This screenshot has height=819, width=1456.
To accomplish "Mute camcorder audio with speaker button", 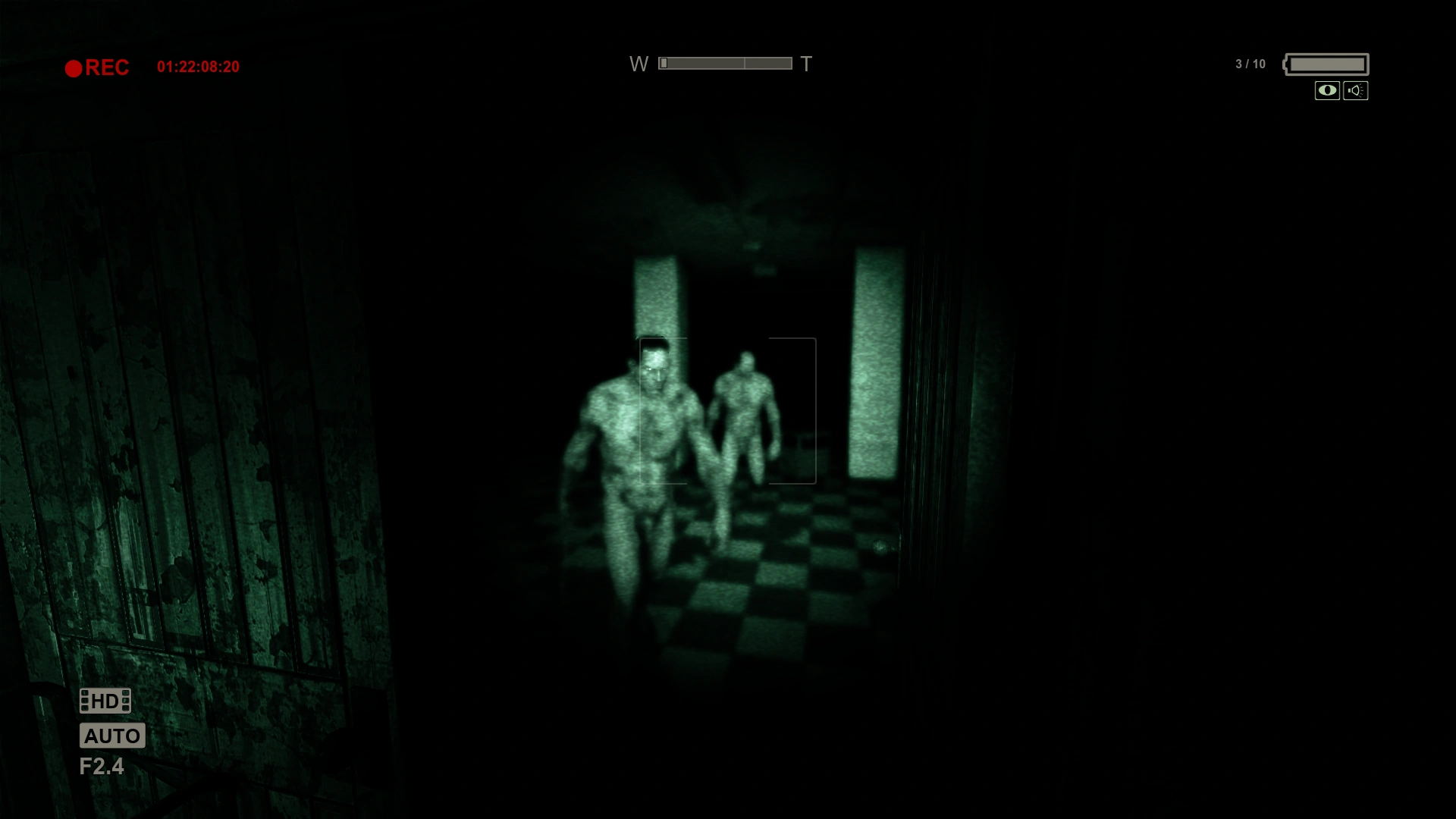I will pos(1357,91).
